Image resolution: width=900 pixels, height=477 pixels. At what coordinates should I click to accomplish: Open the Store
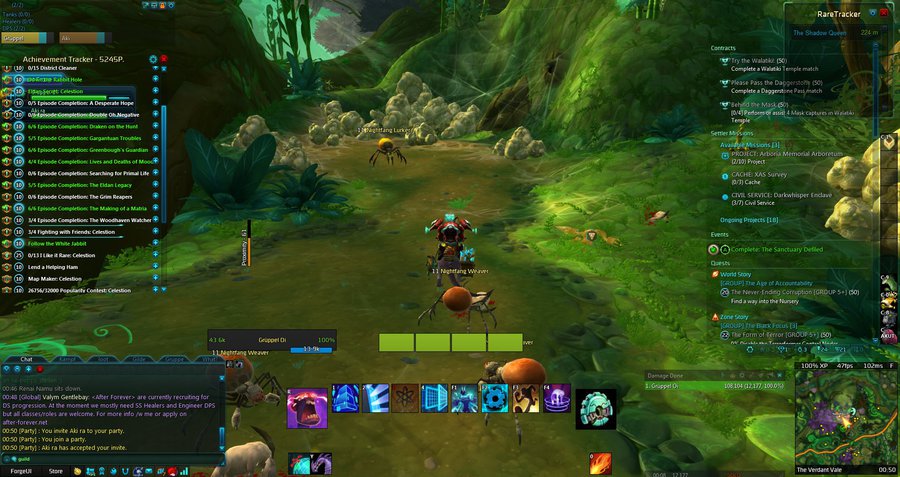tap(56, 470)
